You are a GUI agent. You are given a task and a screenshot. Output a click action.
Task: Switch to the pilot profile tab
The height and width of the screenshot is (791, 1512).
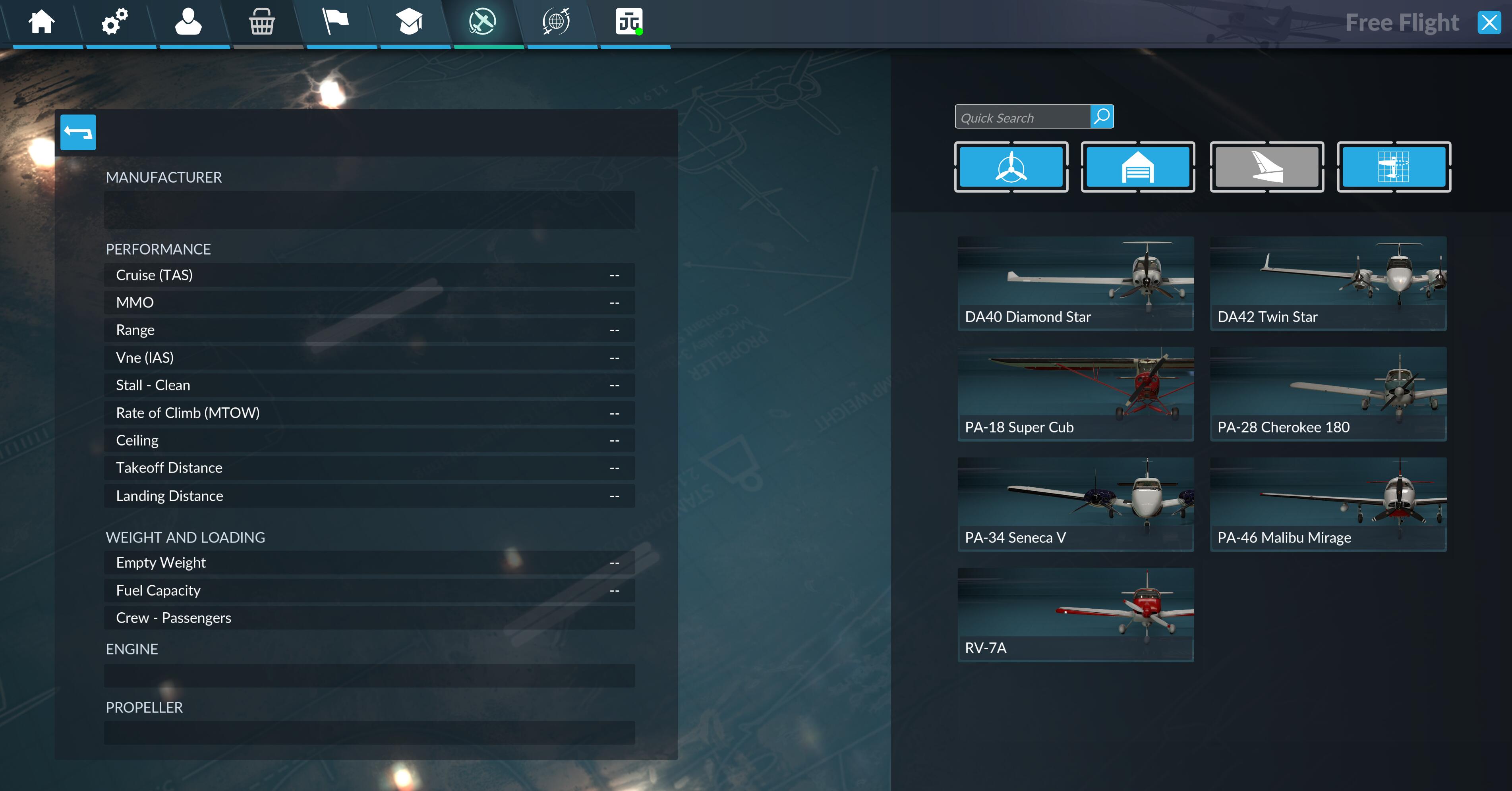[188, 22]
